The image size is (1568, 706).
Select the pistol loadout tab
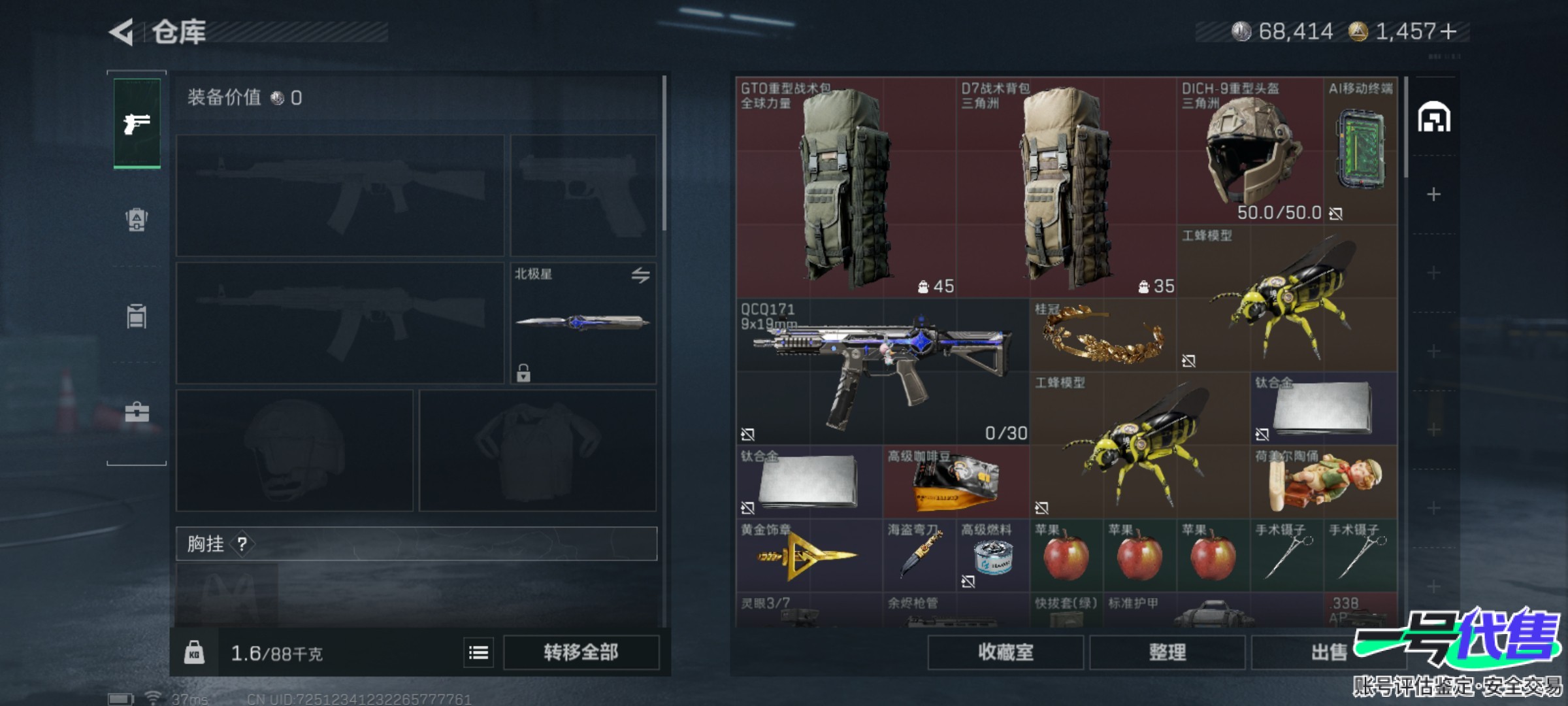pos(137,123)
